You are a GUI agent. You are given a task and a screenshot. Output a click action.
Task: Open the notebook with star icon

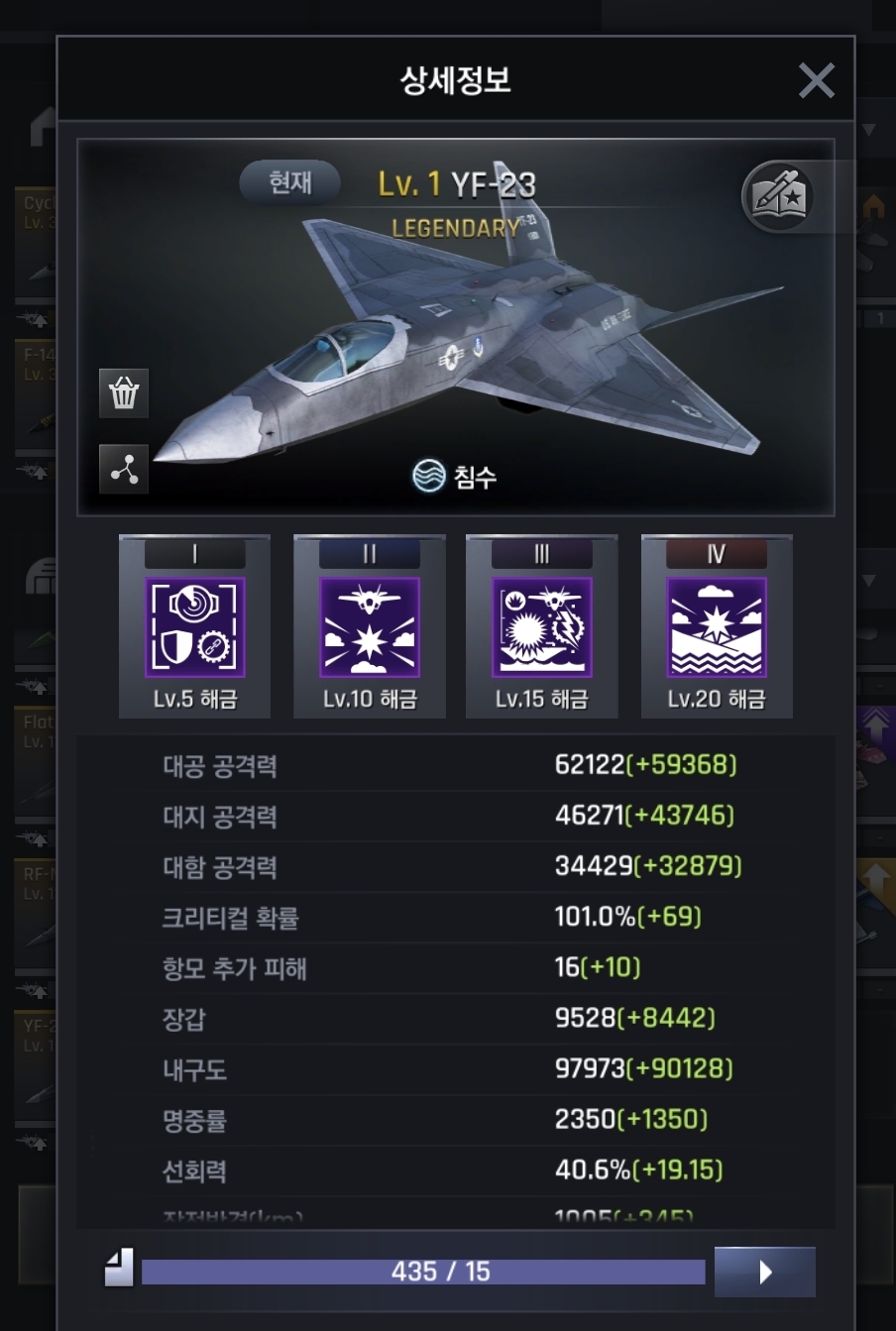779,196
